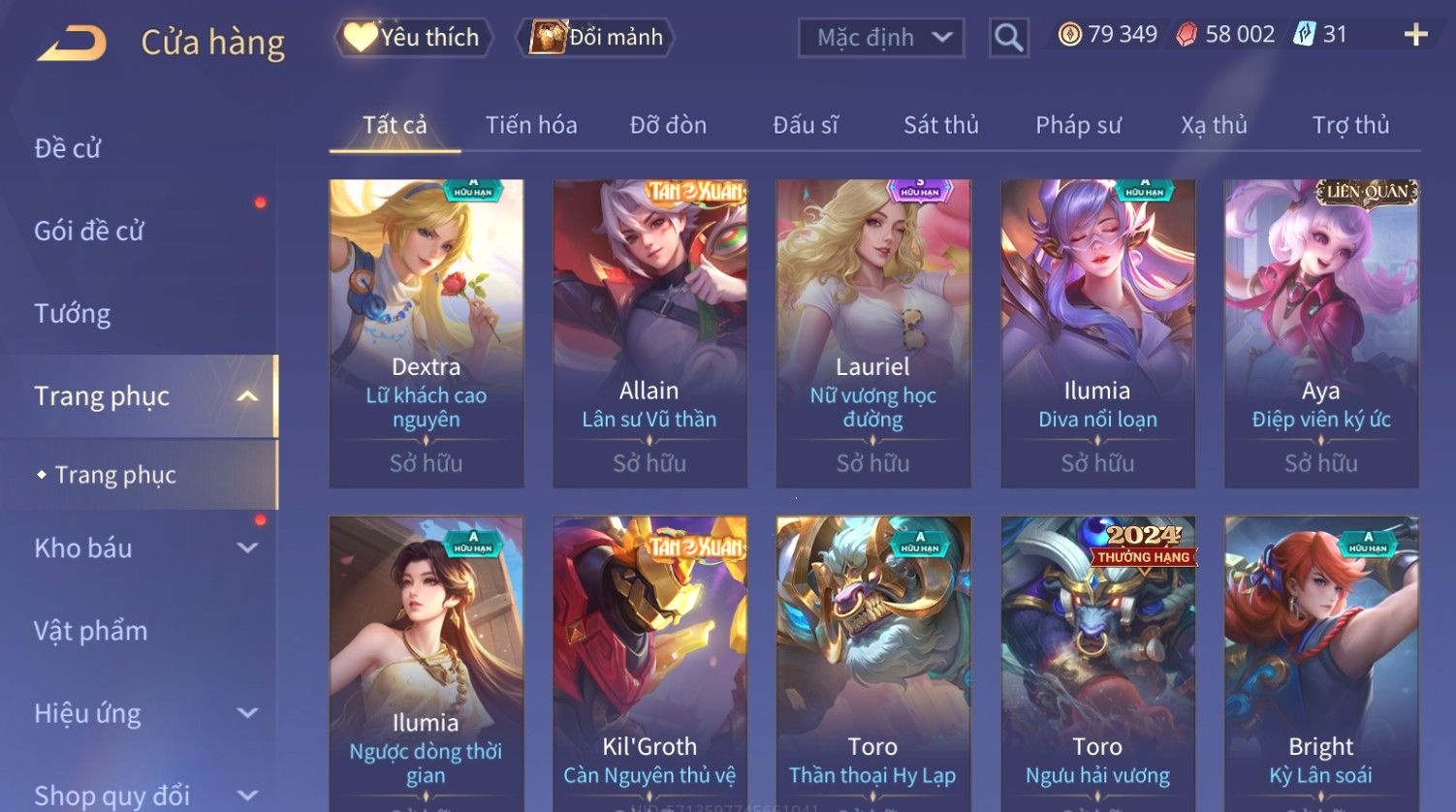Go back using the return arrow
The image size is (1456, 812).
click(72, 44)
